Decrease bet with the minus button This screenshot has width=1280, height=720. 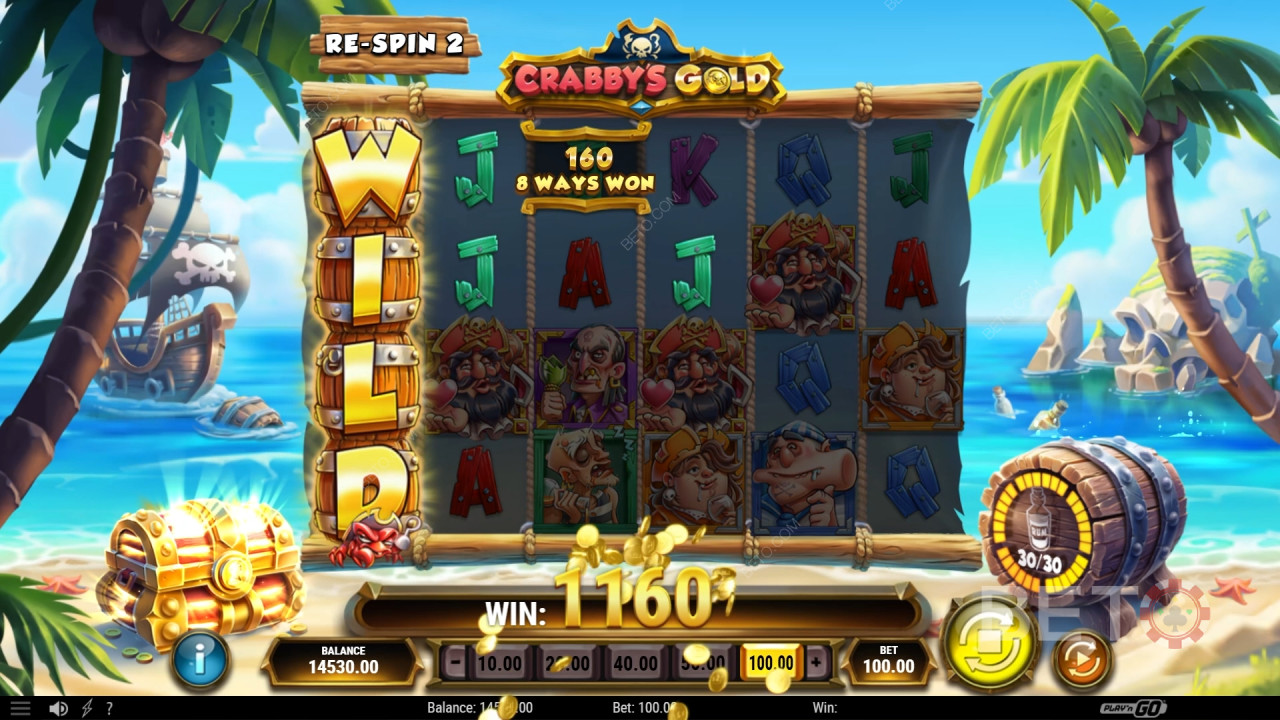click(455, 662)
